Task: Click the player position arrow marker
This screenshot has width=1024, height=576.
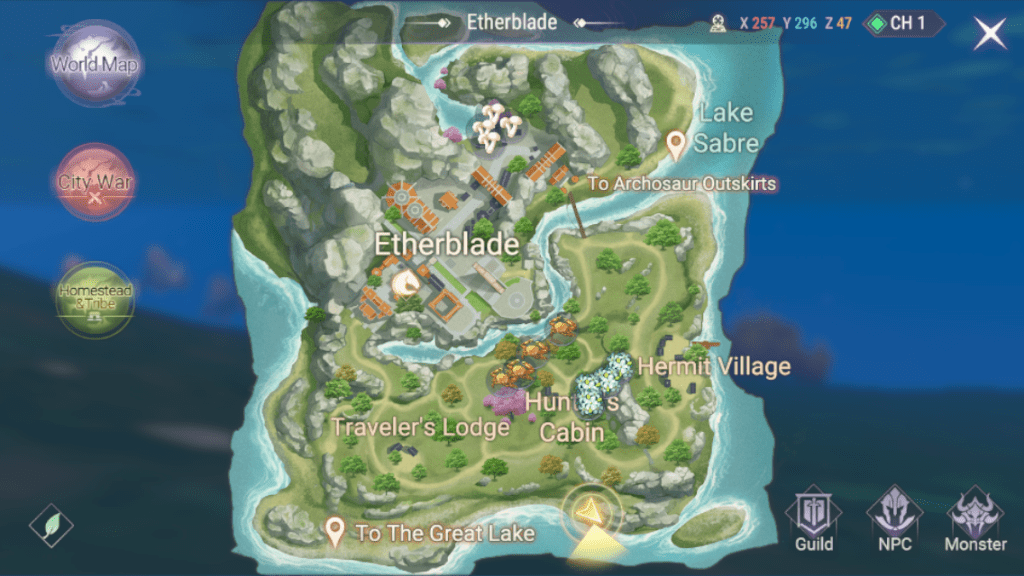Action: coord(591,511)
